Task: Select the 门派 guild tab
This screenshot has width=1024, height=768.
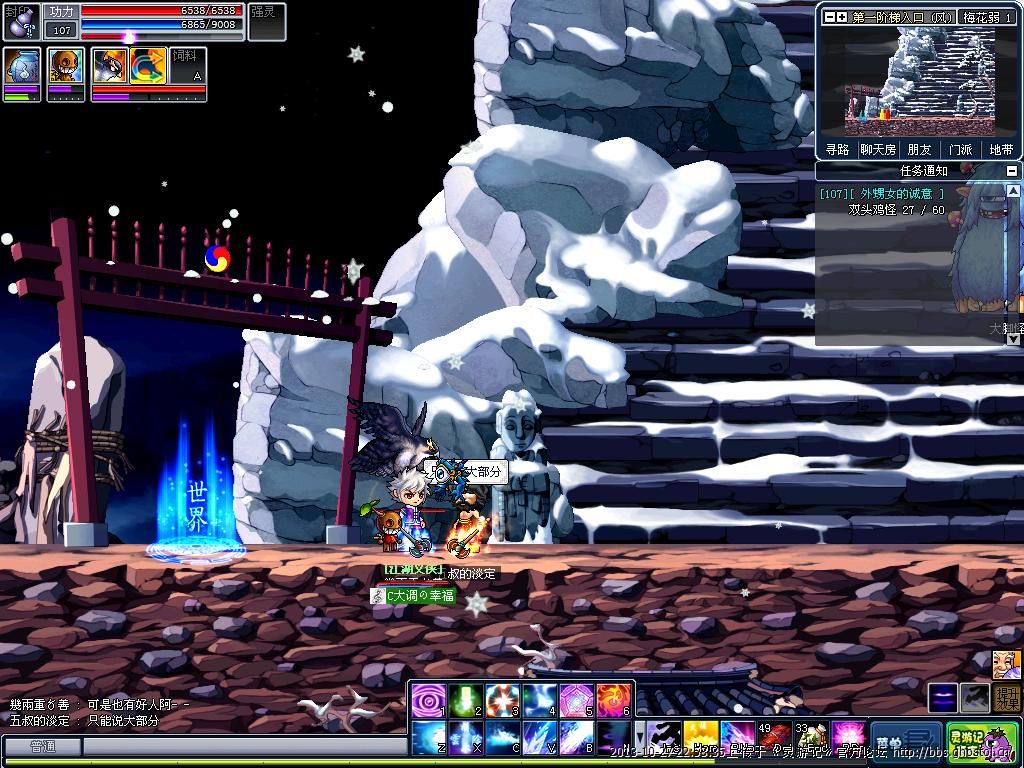Action: (960, 149)
